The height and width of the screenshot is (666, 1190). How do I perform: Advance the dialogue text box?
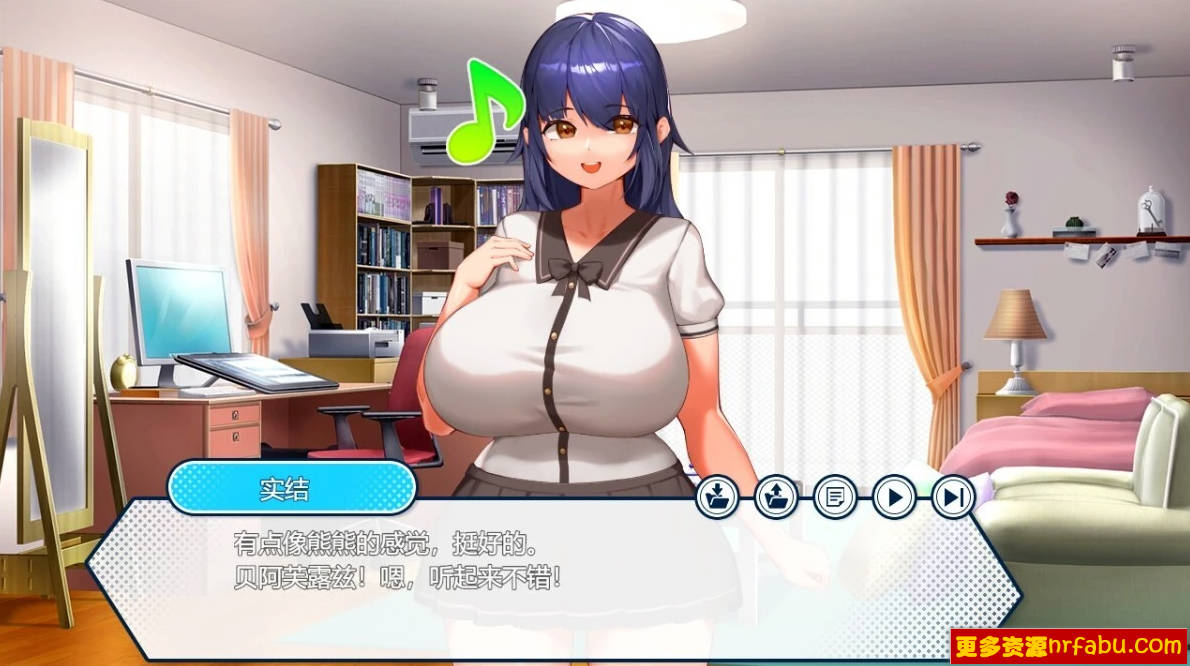coord(550,580)
